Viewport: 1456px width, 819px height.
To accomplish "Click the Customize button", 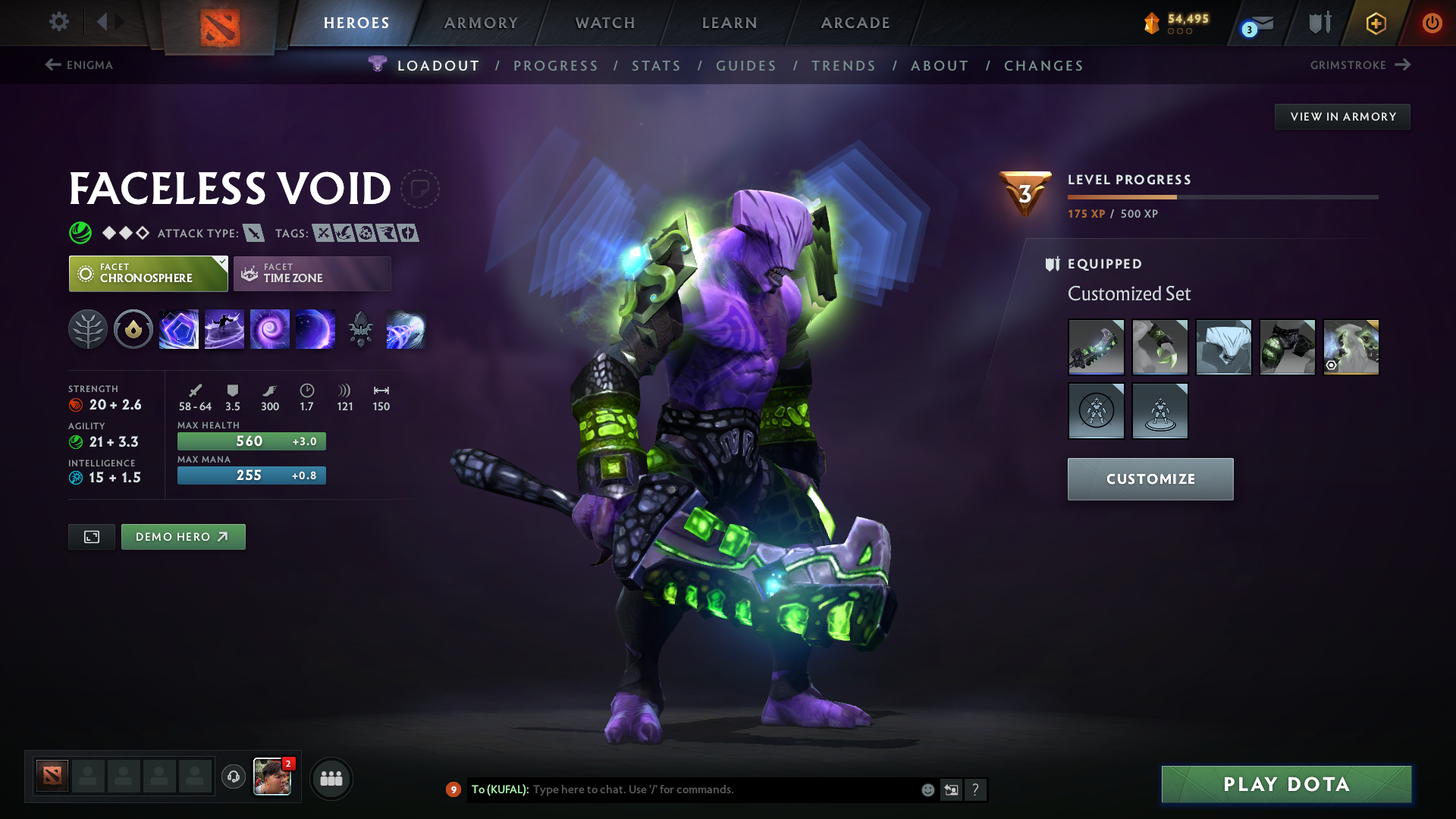I will (x=1150, y=479).
